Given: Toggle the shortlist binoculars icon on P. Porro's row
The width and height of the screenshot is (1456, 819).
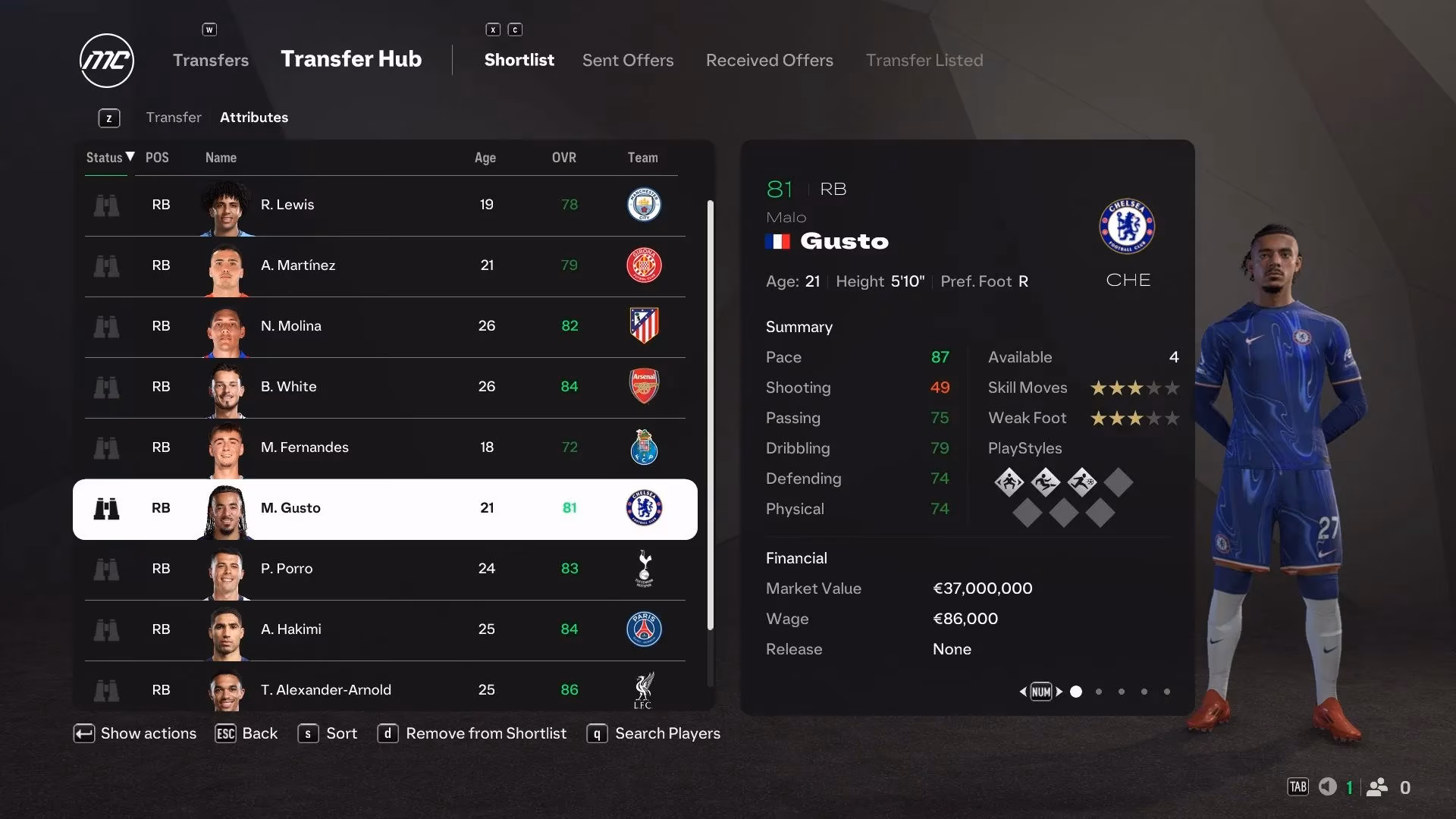Looking at the screenshot, I should [108, 569].
